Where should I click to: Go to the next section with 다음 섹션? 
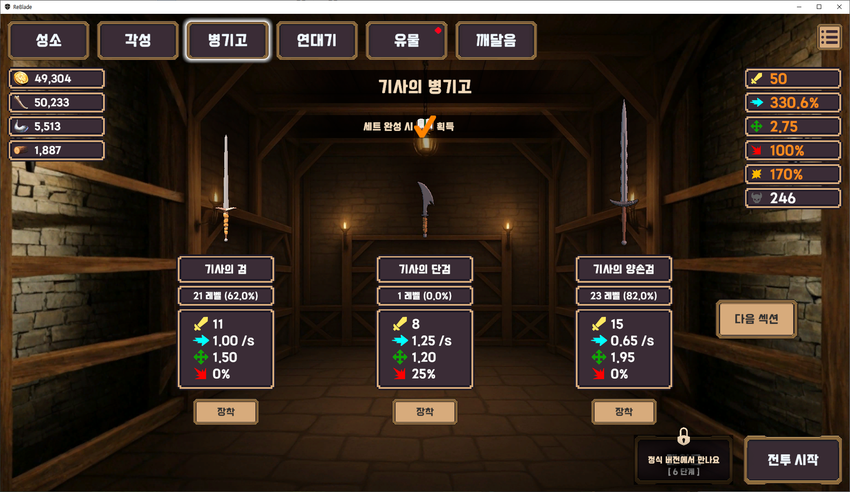[x=757, y=319]
